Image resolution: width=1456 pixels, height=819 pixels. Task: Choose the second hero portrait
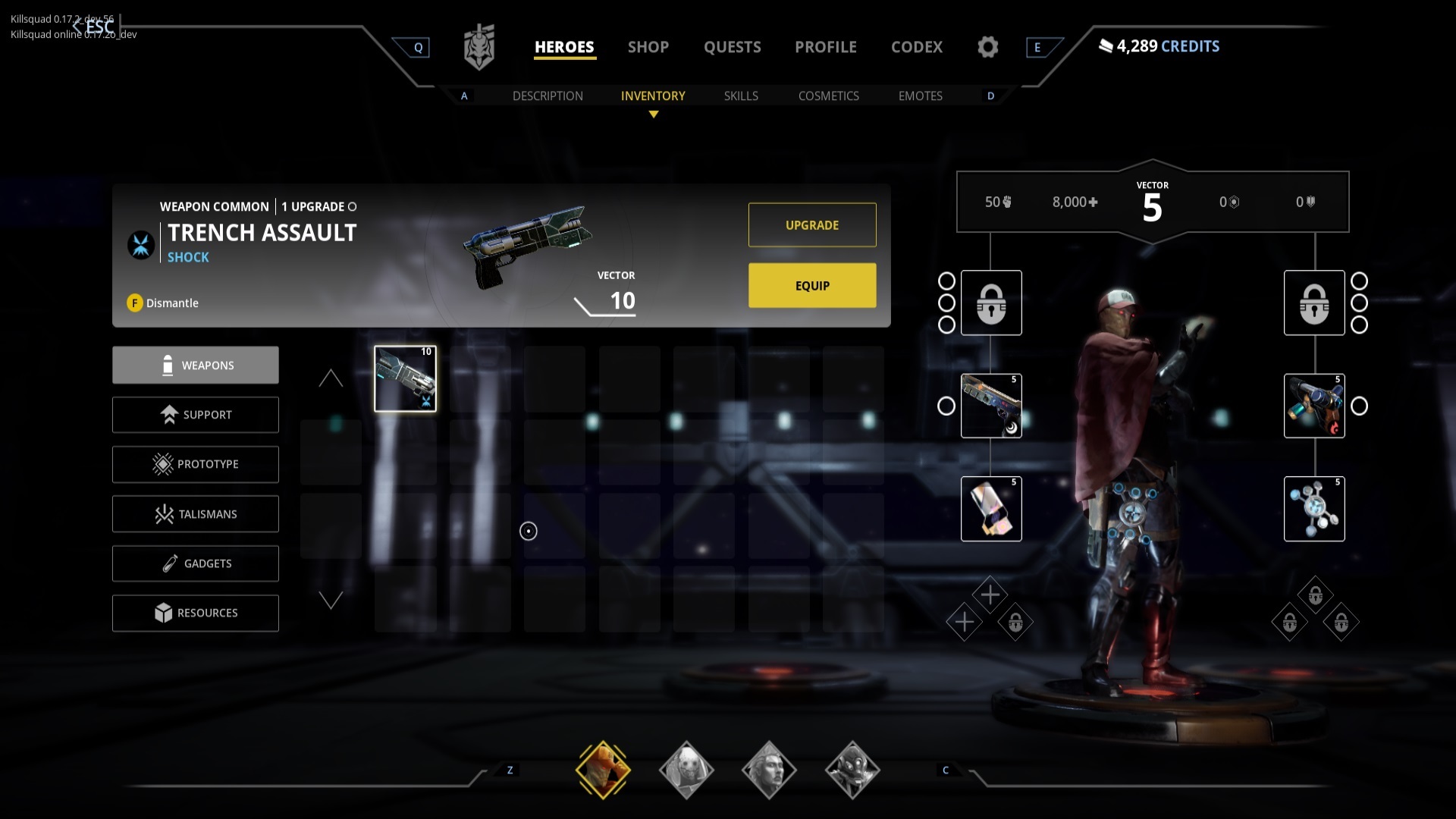coord(686,770)
